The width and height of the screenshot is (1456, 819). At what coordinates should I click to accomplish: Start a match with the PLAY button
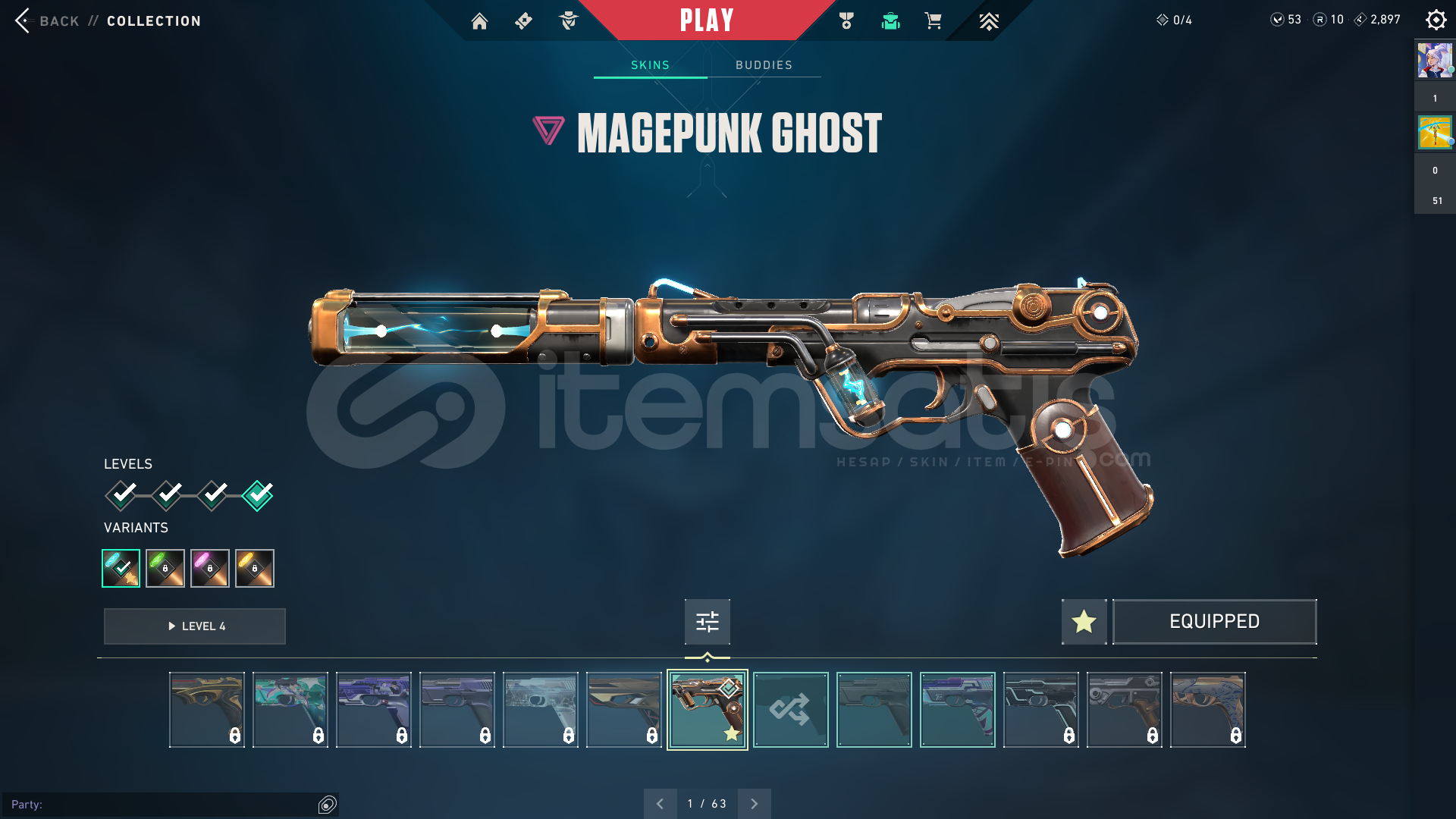[707, 20]
